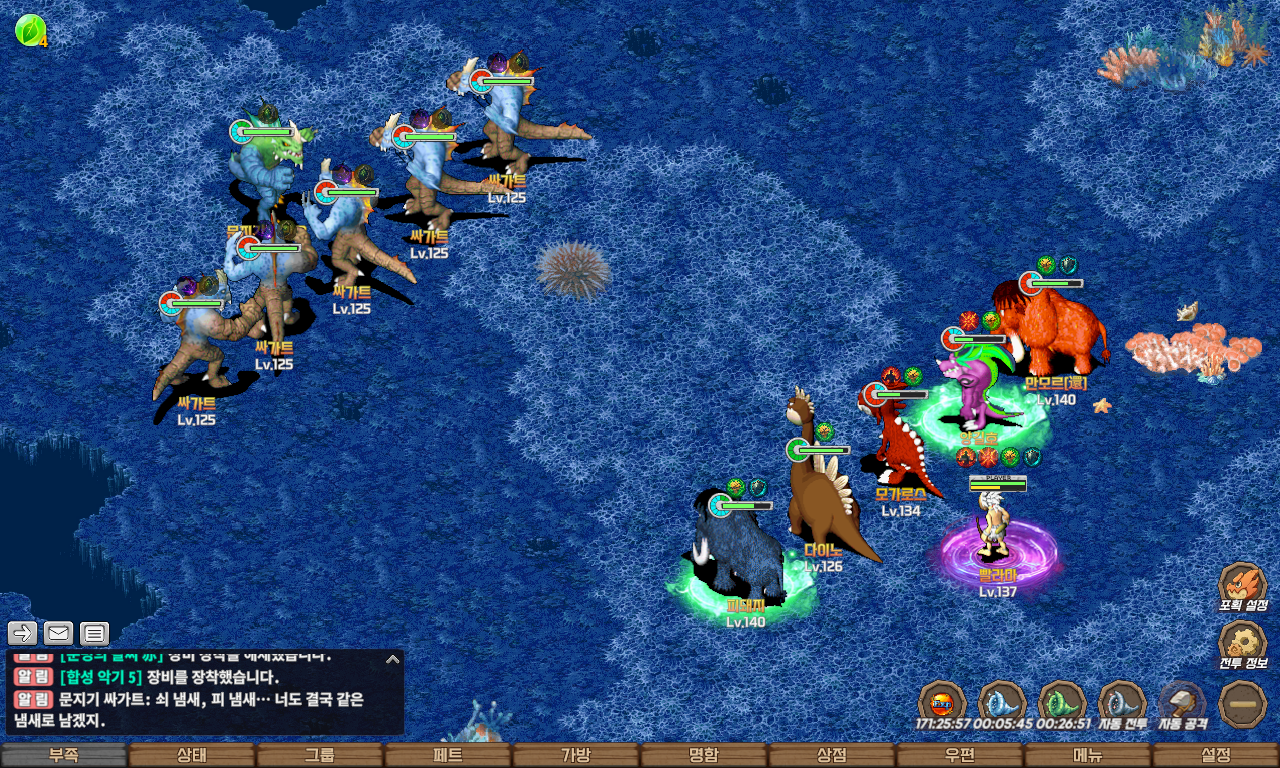1280x768 pixels.
Task: Open the 명함 (name card) menu
Action: click(704, 756)
